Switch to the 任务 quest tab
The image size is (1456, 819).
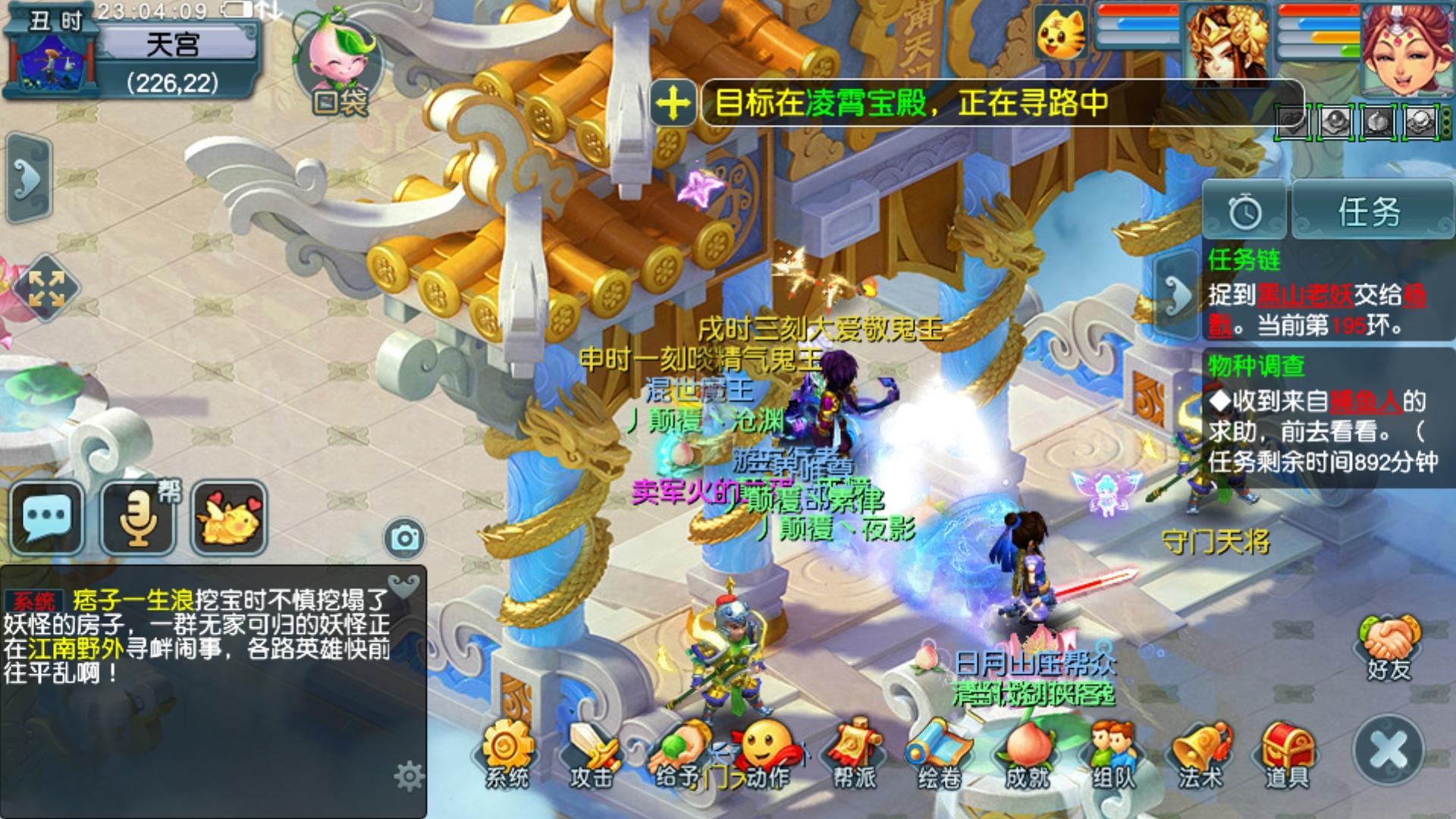coord(1369,212)
